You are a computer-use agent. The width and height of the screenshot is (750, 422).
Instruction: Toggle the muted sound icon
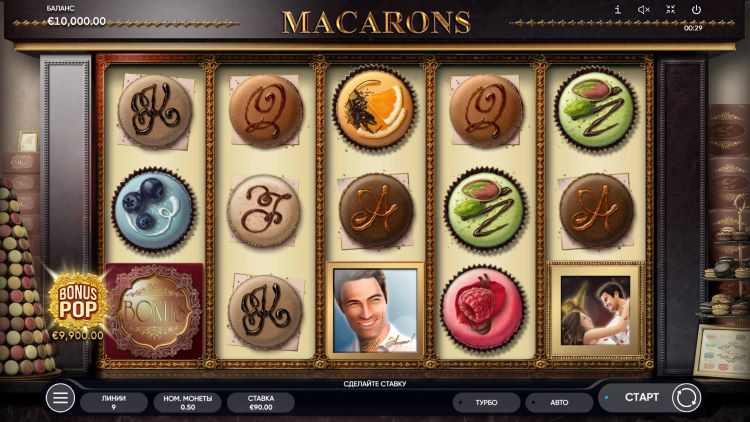pos(643,10)
